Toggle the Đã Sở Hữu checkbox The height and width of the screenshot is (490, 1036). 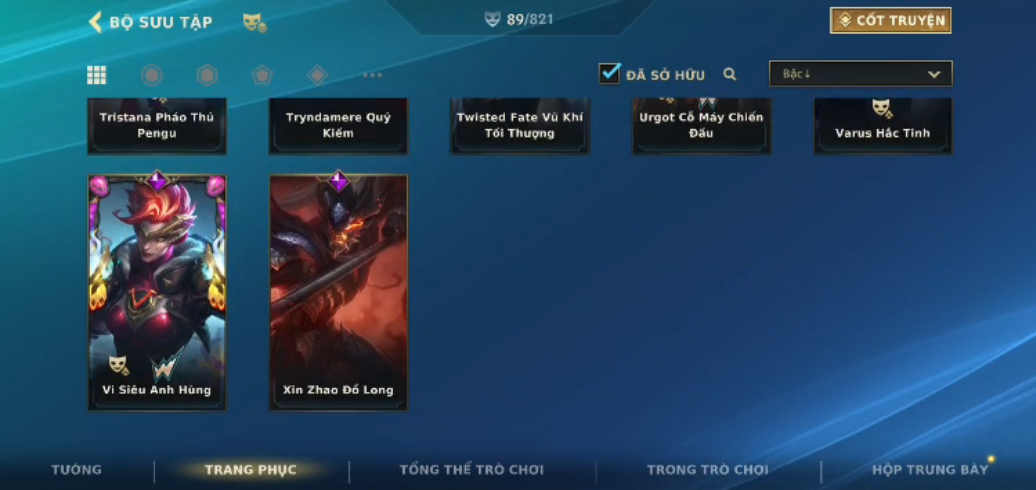(609, 74)
